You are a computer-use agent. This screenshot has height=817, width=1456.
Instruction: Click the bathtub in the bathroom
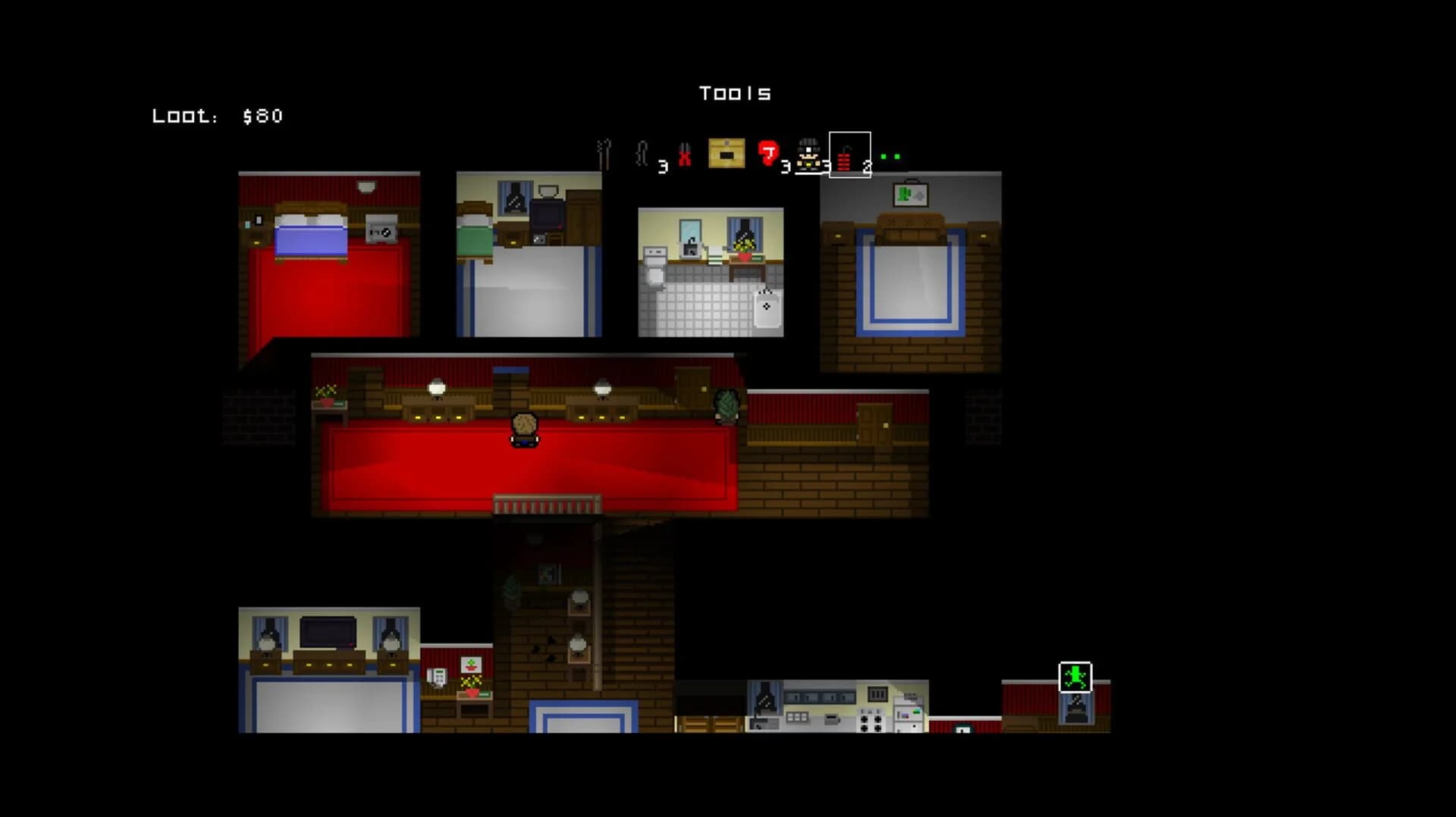click(x=766, y=309)
